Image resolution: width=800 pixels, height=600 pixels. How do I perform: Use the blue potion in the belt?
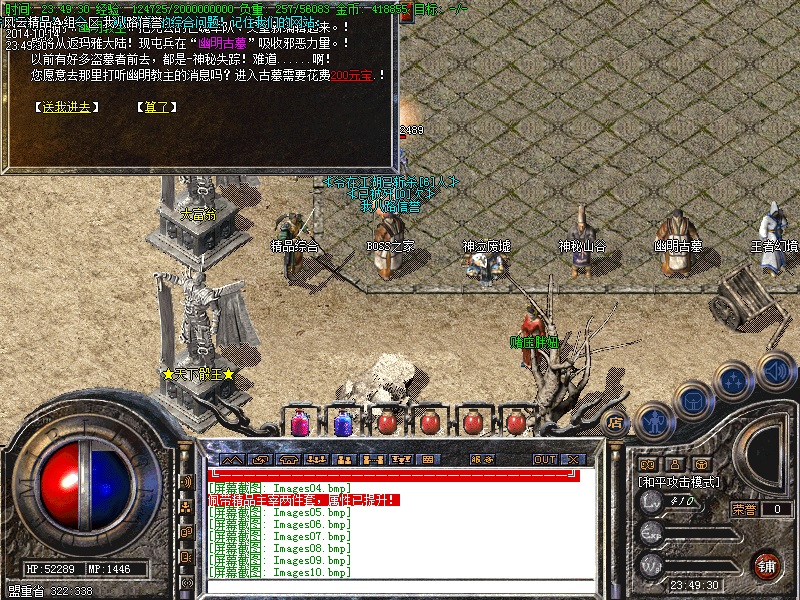[x=342, y=423]
